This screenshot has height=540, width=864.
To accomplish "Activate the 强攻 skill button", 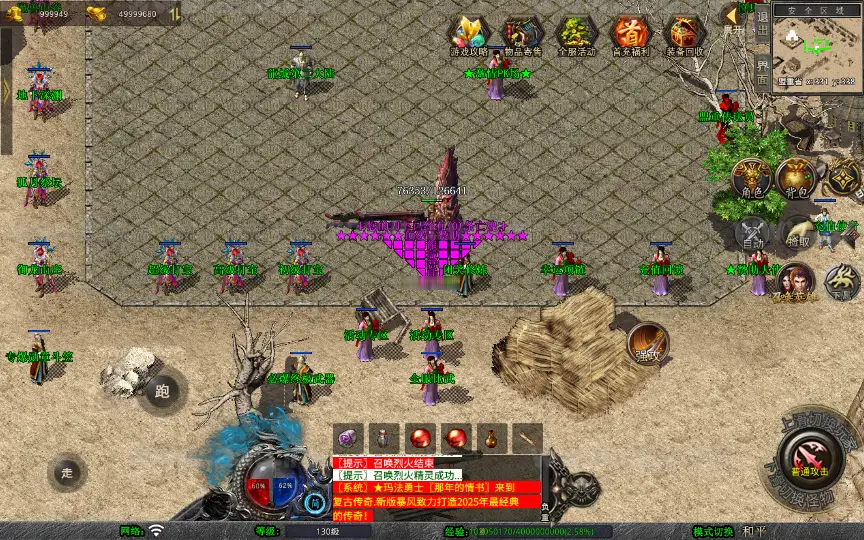I will pos(648,343).
